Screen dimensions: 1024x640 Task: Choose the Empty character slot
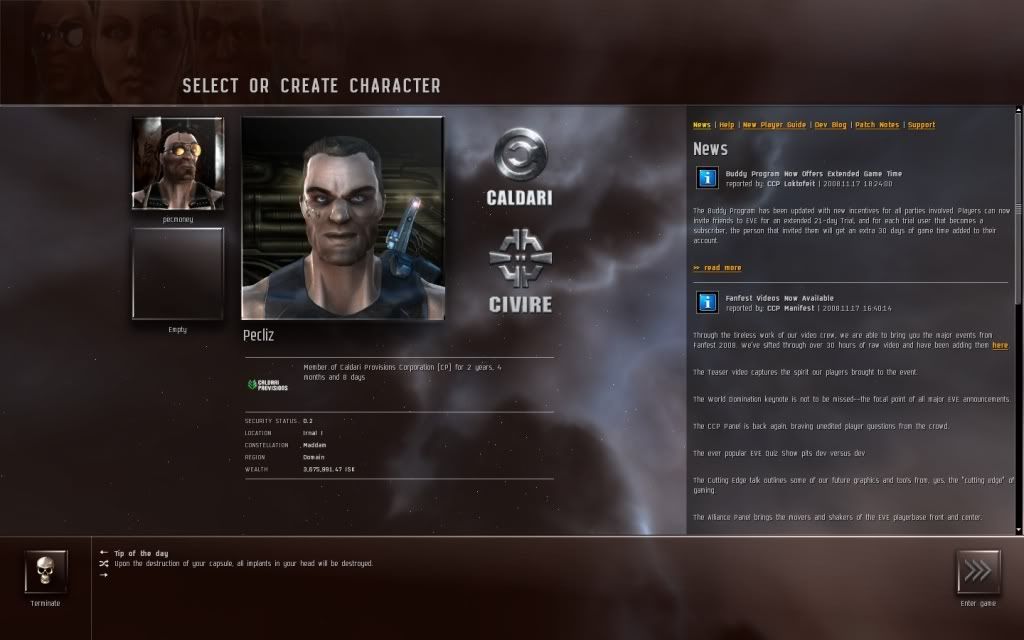177,272
